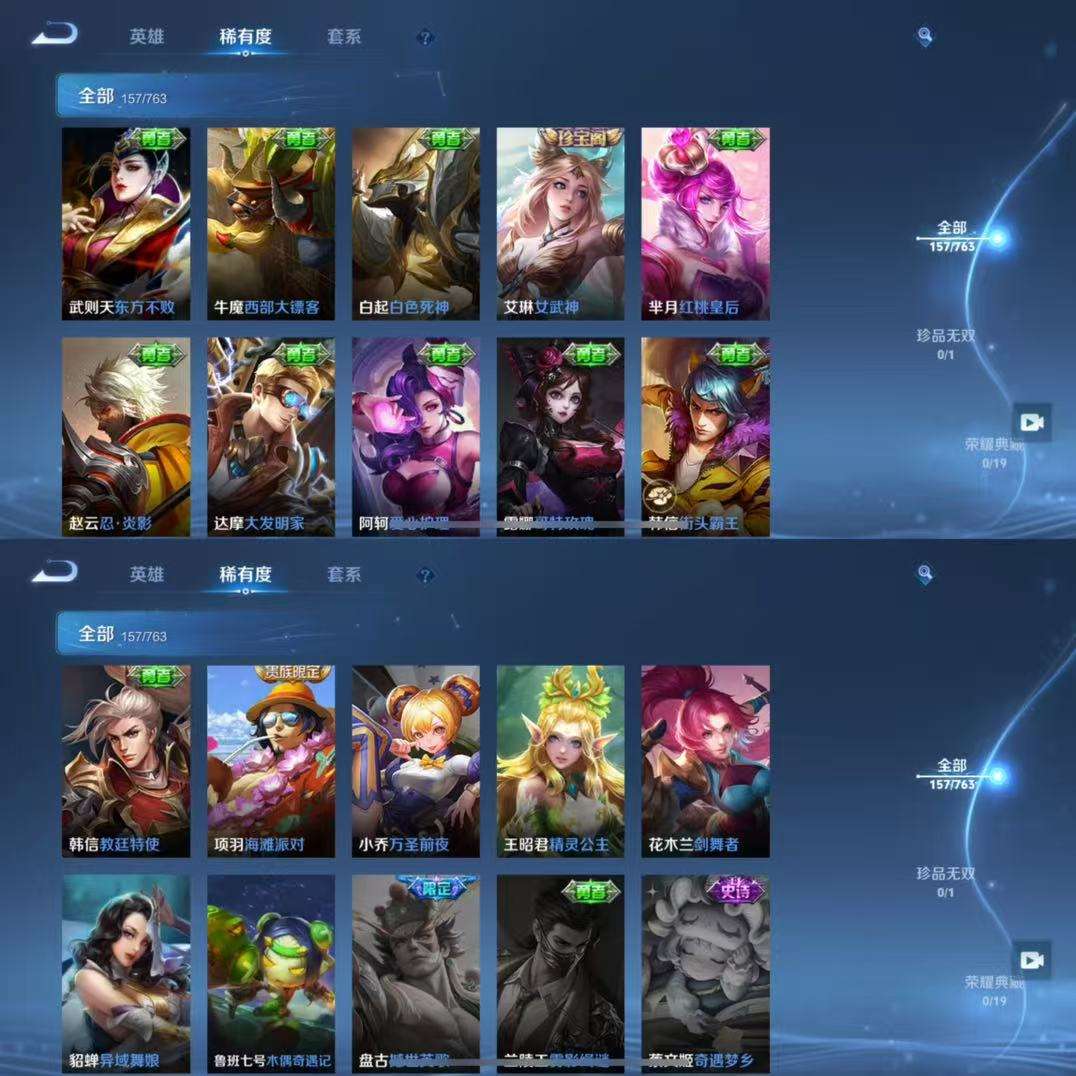Open the 阿轲 skin card
The width and height of the screenshot is (1076, 1076).
(416, 436)
